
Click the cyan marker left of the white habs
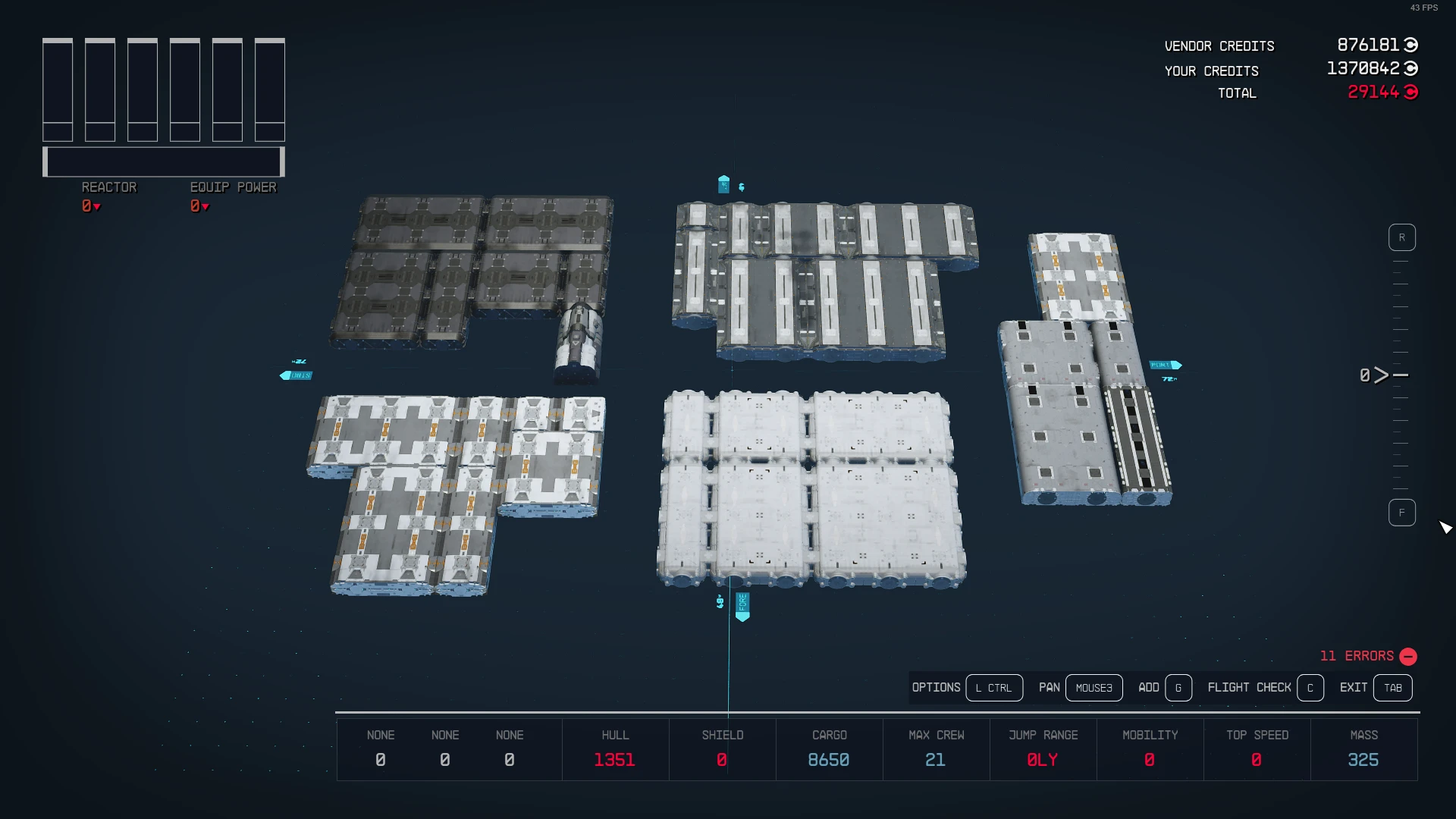point(296,375)
